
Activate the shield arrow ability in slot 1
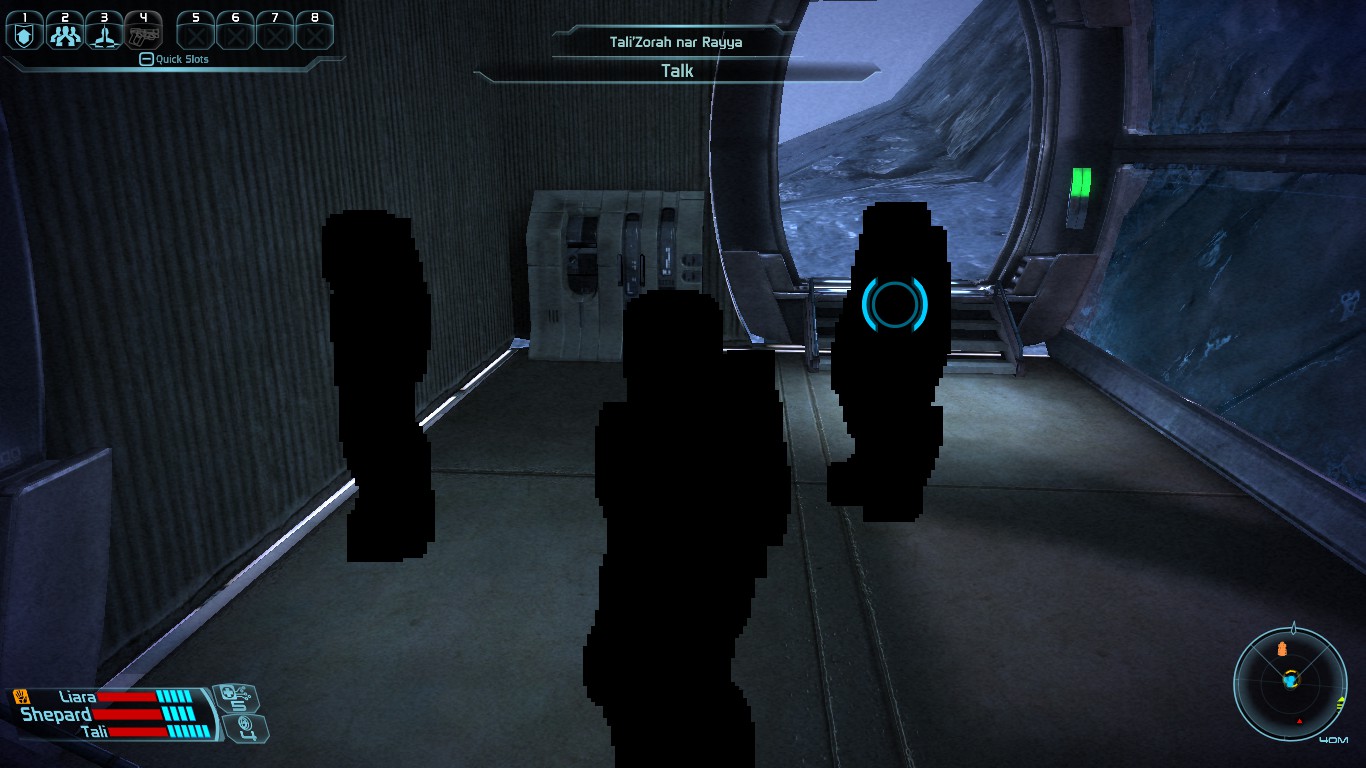(x=24, y=36)
